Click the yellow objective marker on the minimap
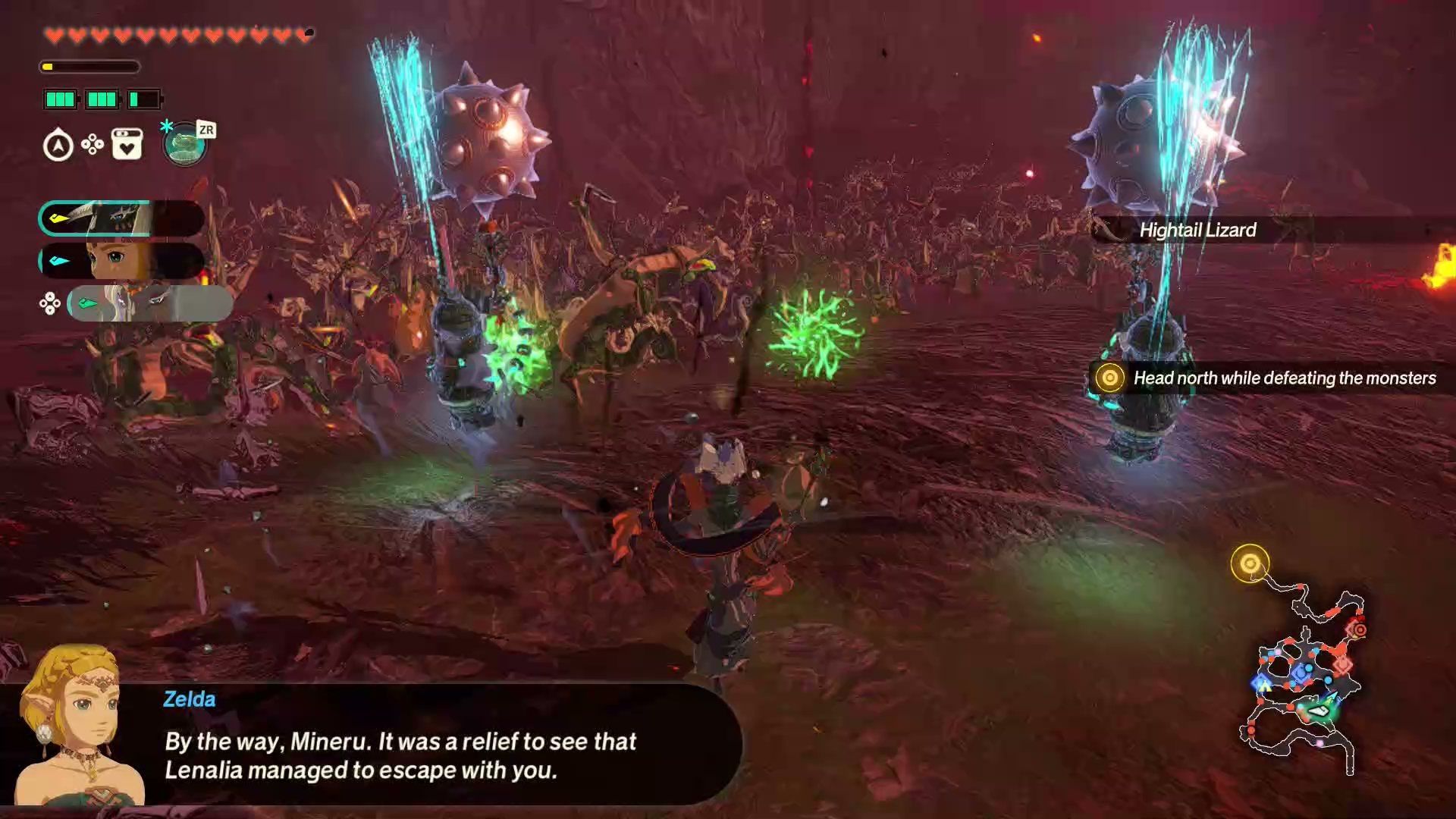 pyautogui.click(x=1250, y=563)
